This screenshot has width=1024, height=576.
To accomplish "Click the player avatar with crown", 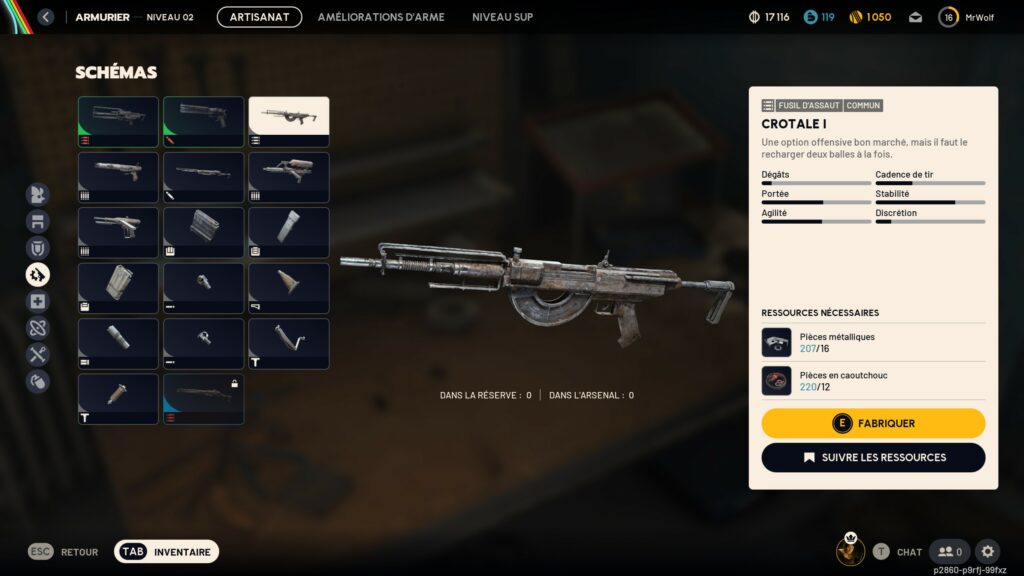I will tap(851, 550).
